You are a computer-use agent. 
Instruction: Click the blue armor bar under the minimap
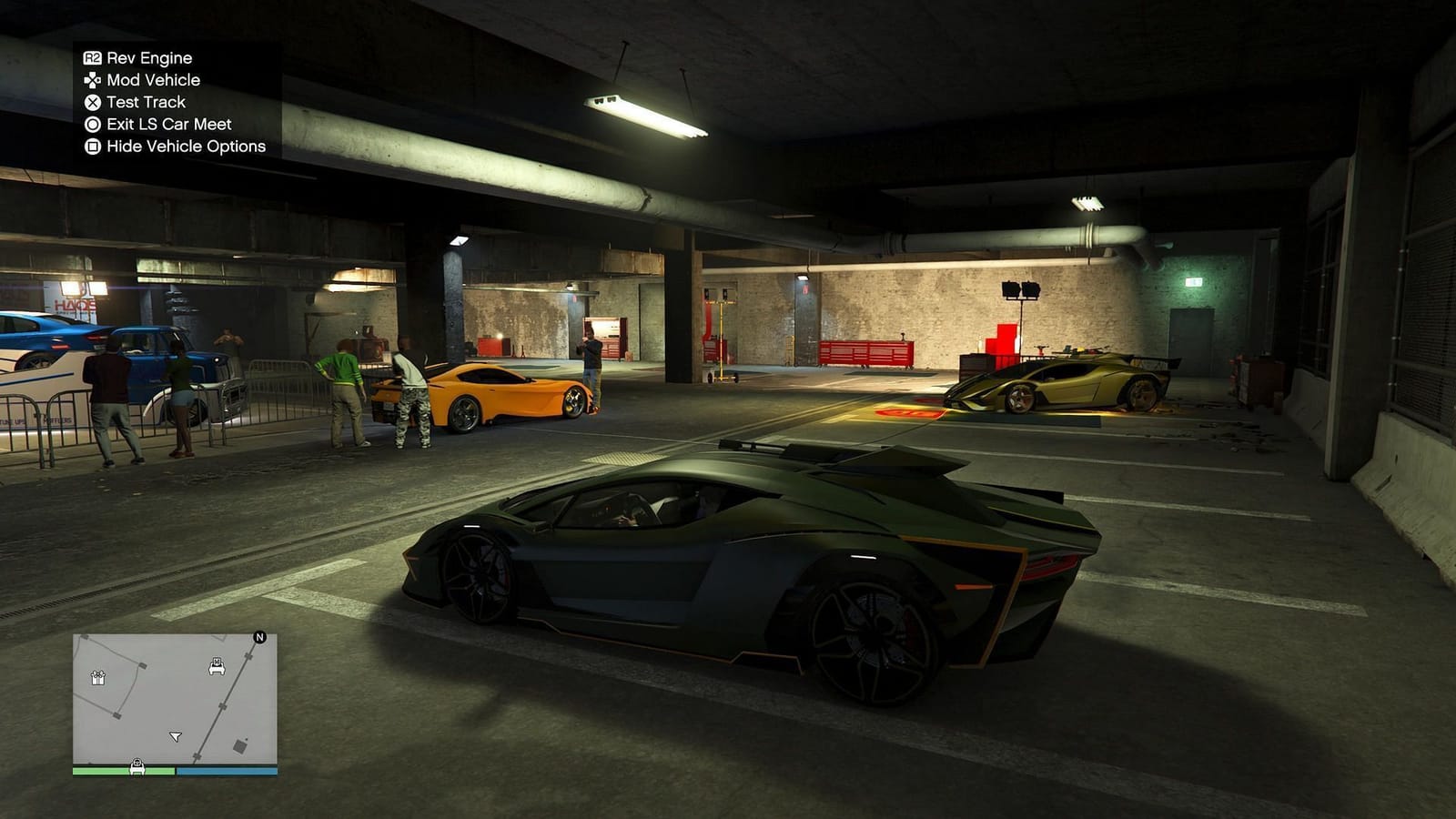coord(227,771)
